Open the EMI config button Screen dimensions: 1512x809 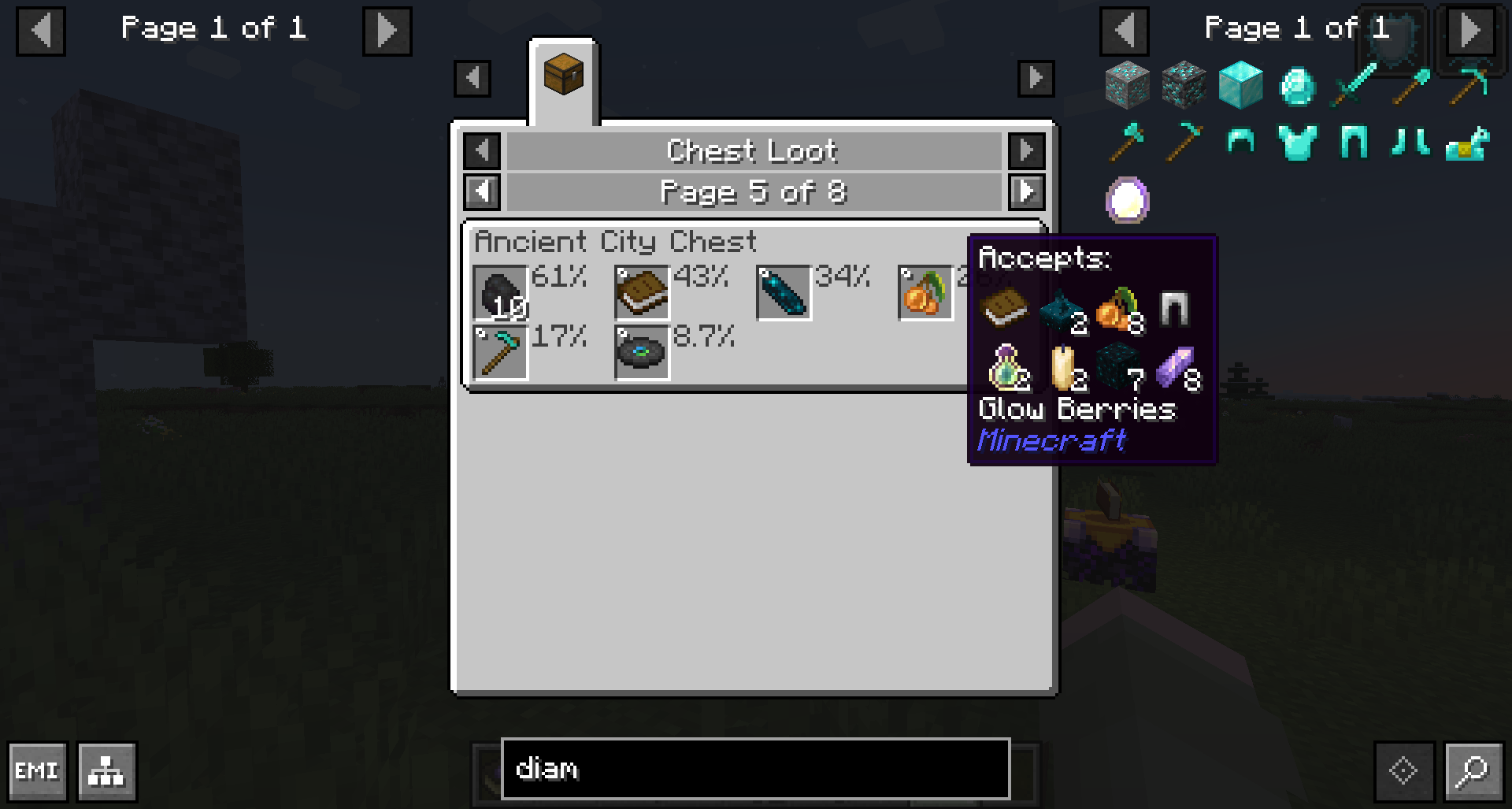point(37,770)
